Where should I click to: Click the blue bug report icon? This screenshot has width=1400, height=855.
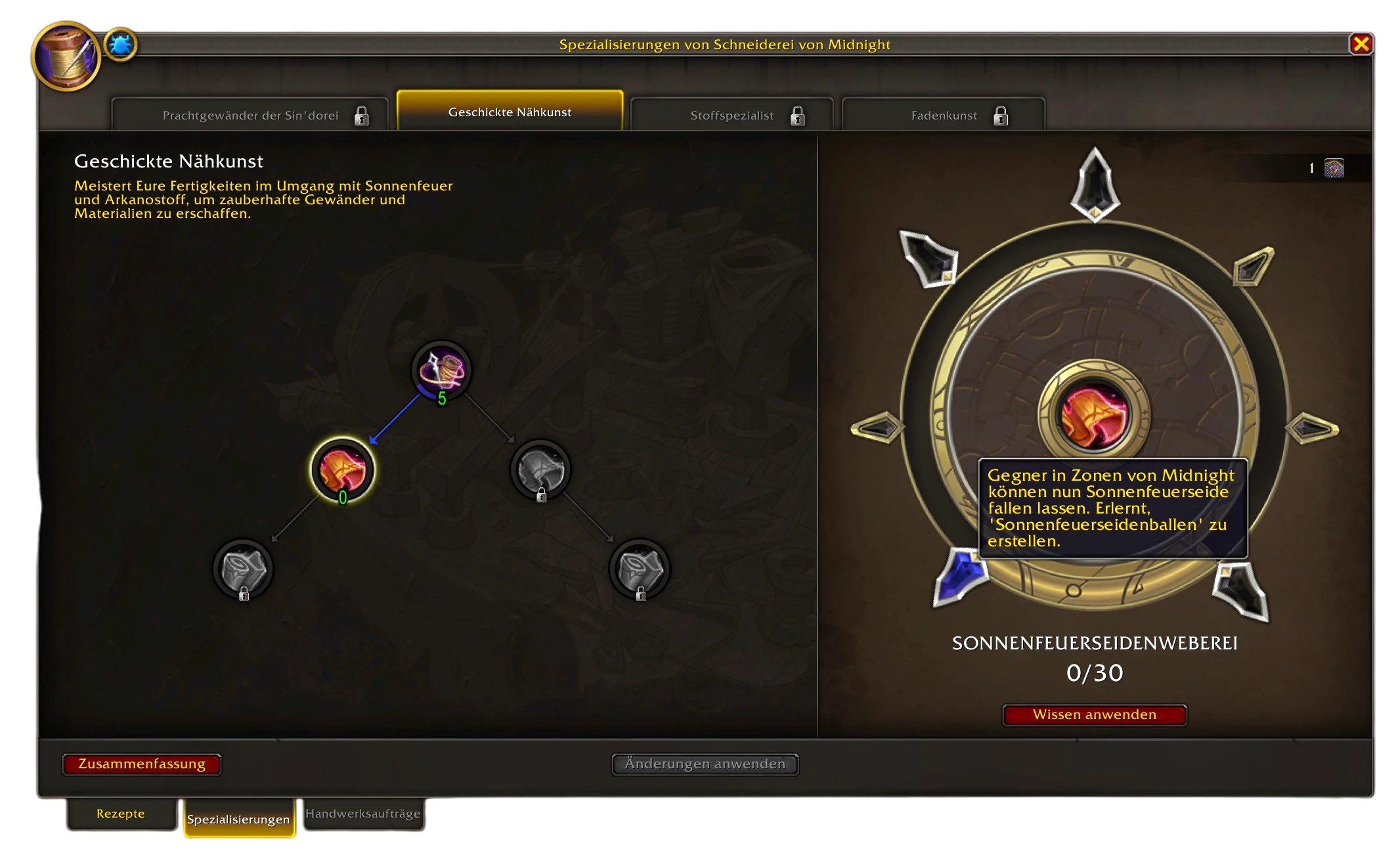(120, 45)
